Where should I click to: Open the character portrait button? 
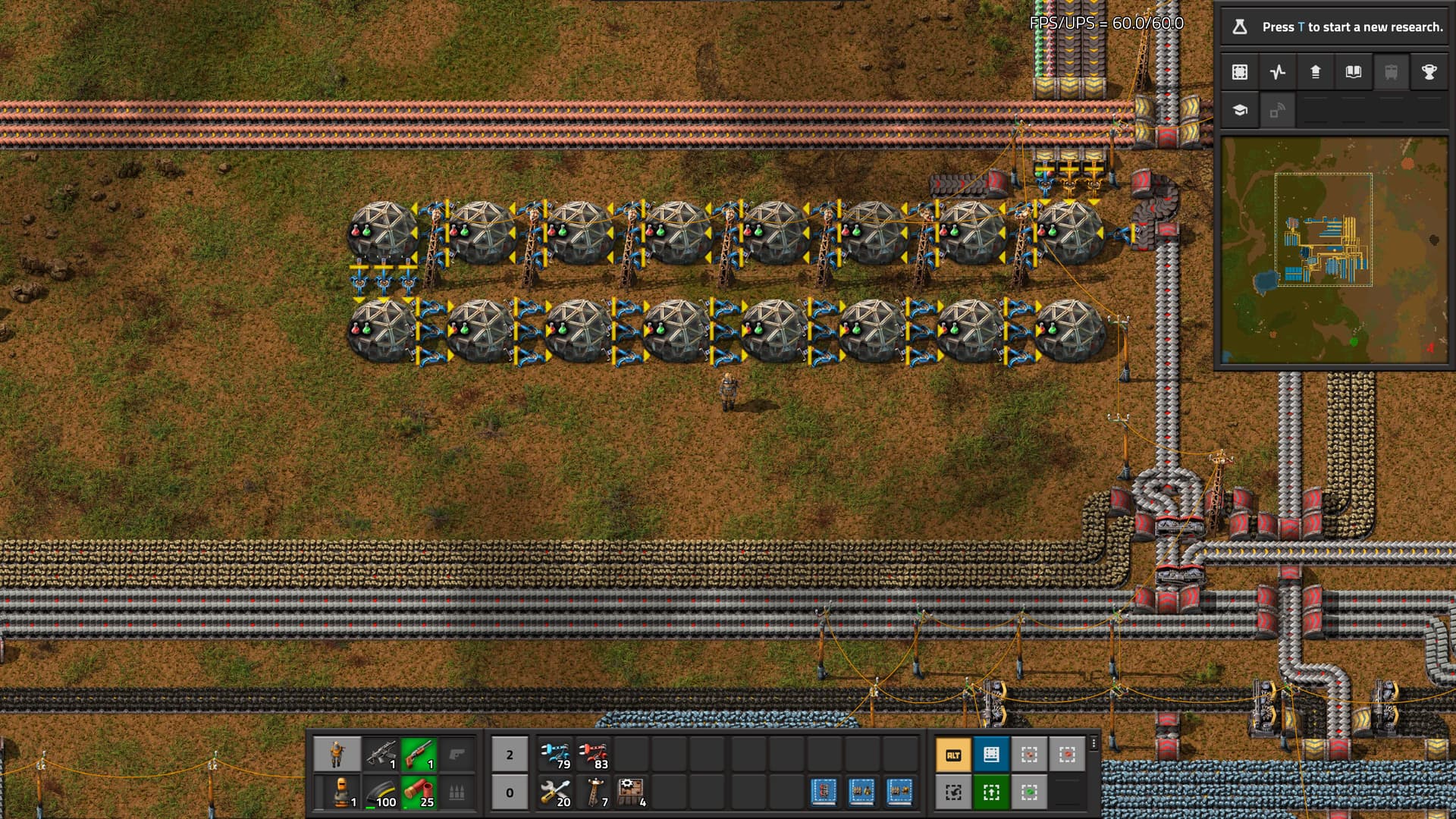tap(337, 755)
